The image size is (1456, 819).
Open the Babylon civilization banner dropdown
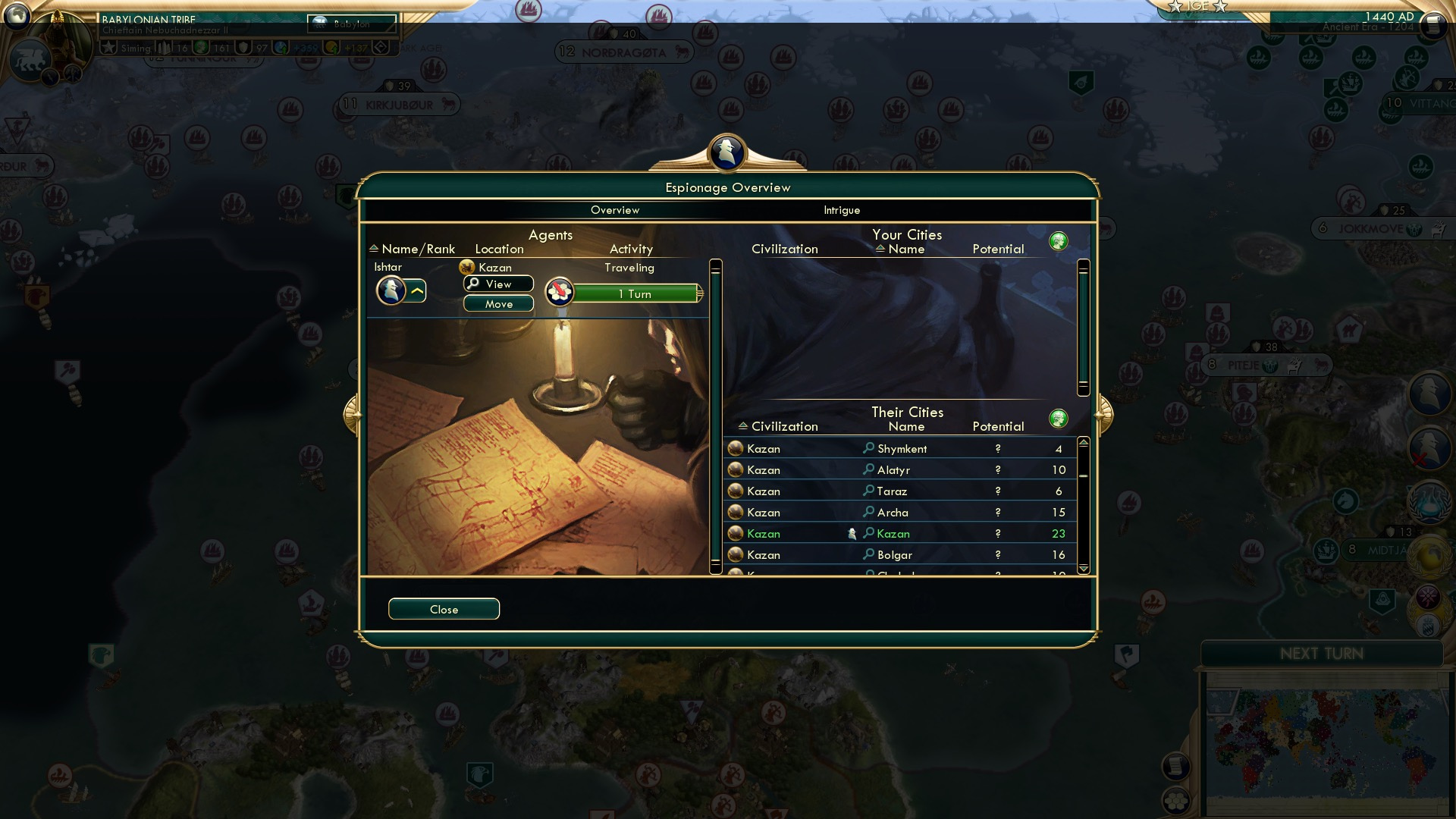click(353, 25)
